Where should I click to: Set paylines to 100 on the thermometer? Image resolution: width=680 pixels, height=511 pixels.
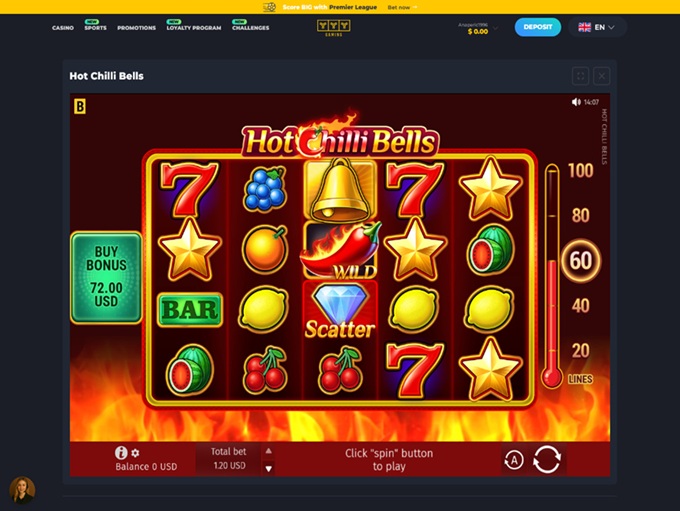click(580, 171)
